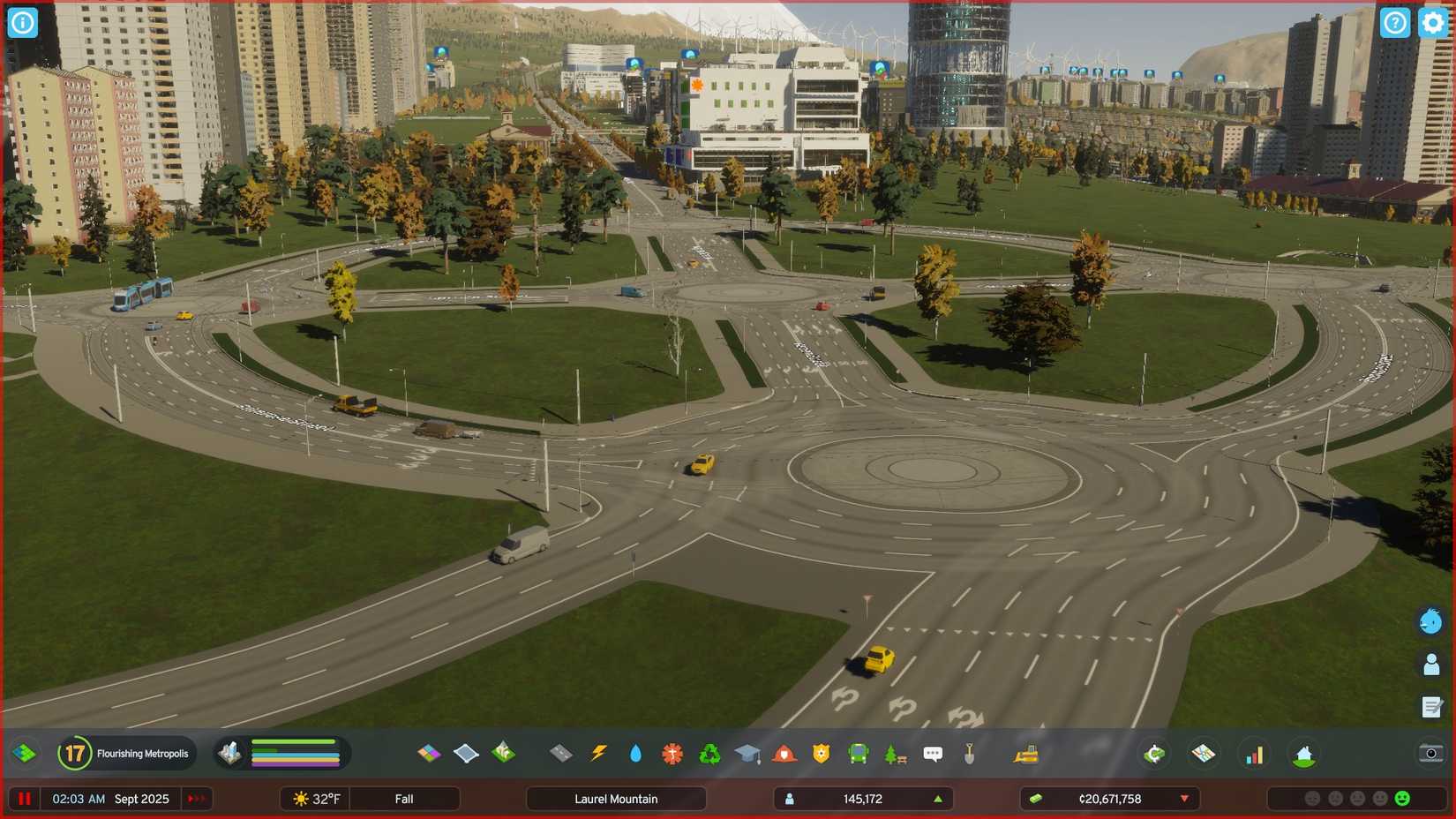This screenshot has width=1456, height=819.
Task: Toggle the Chirper feed panel
Action: tap(1428, 621)
